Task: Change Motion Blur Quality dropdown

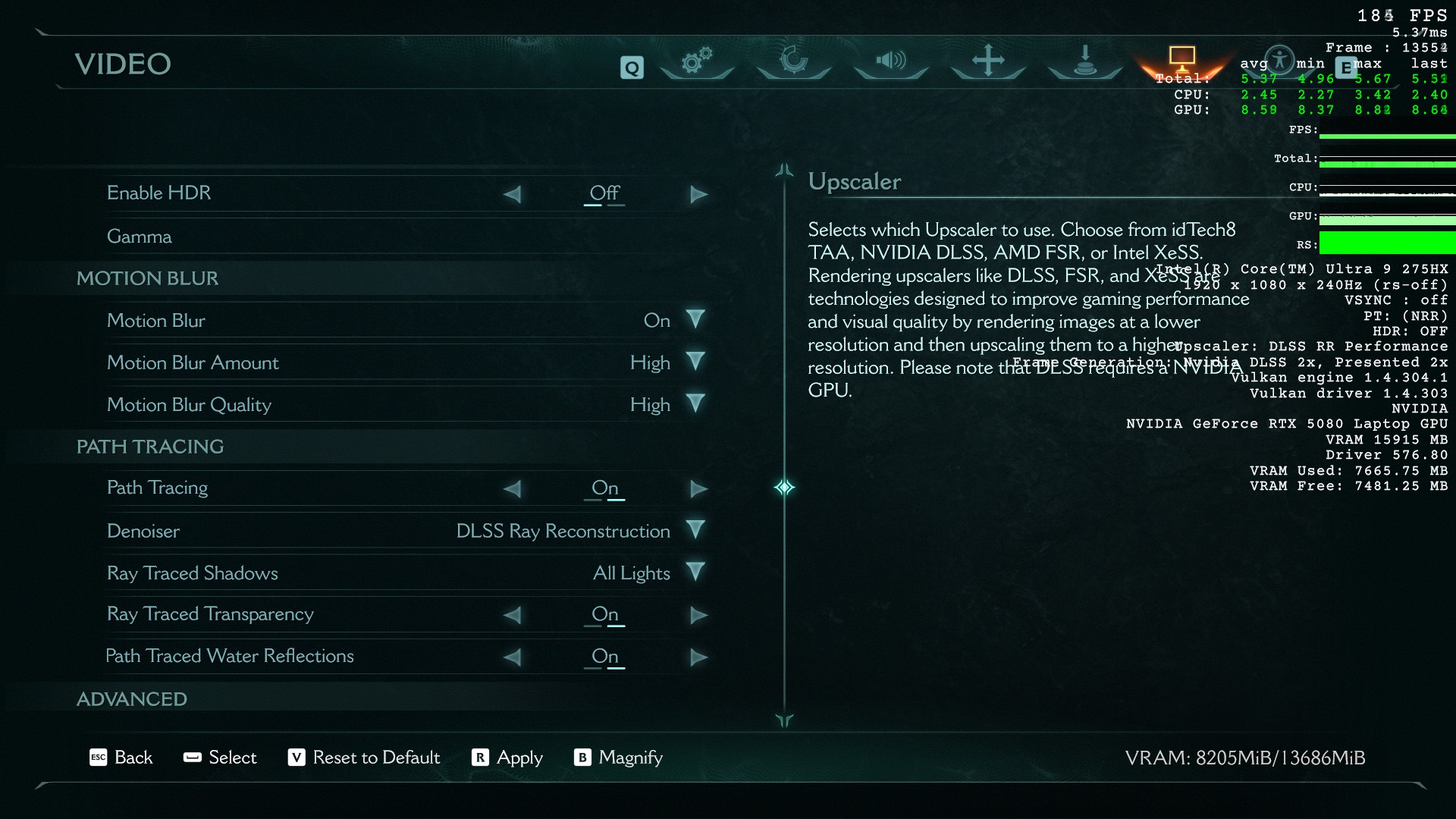Action: (695, 405)
